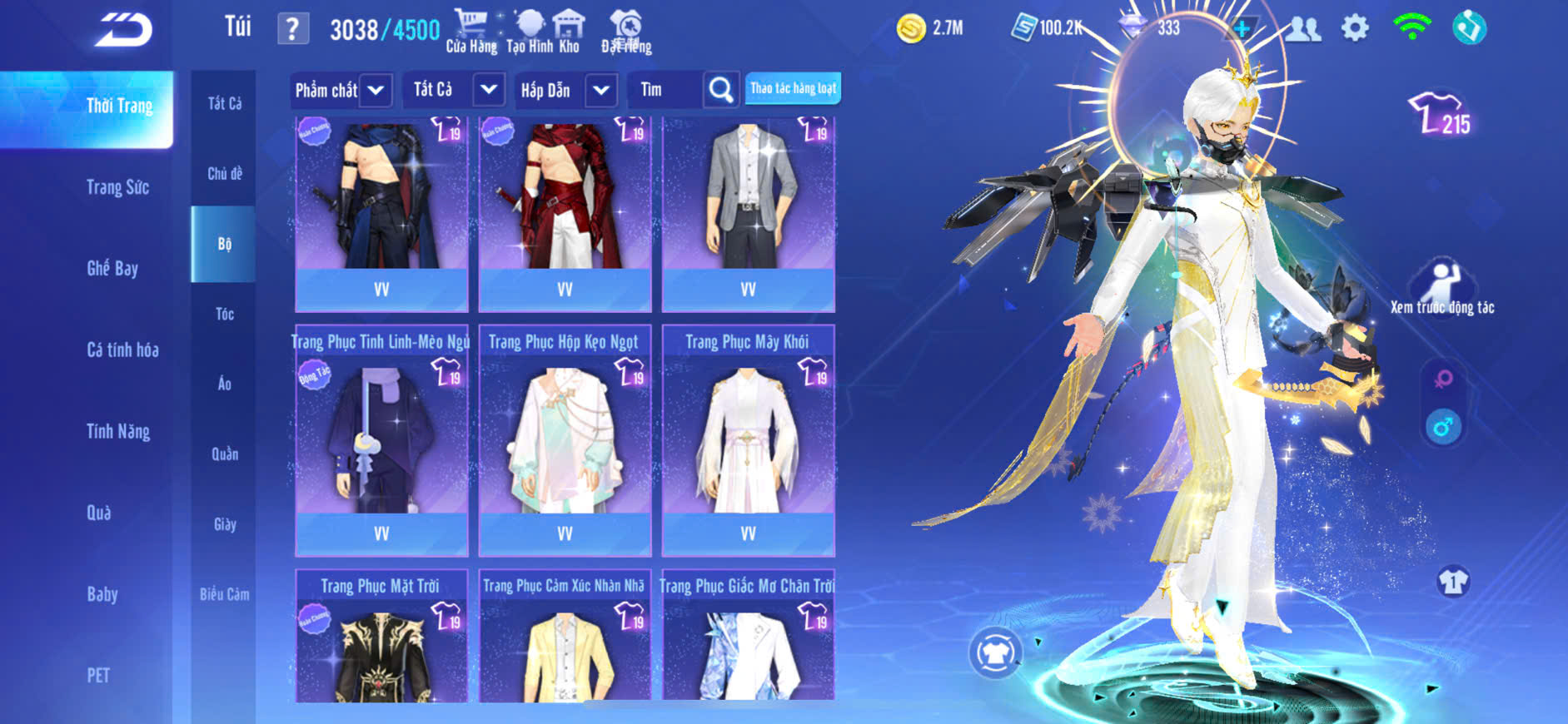The width and height of the screenshot is (1568, 724).
Task: Activate Thao tác hàng loạt button
Action: click(x=793, y=88)
